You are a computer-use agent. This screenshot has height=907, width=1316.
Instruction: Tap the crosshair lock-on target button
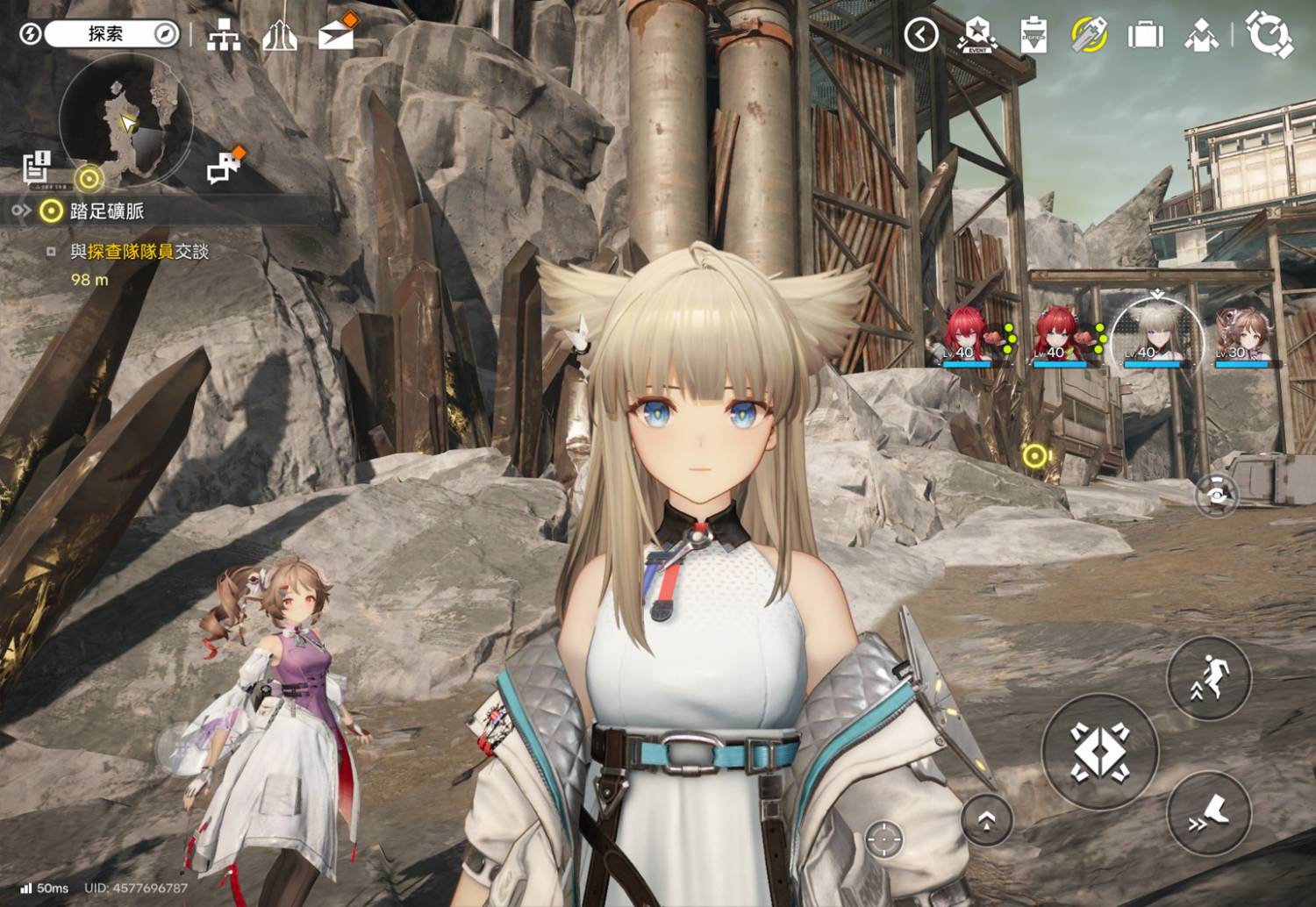[x=883, y=839]
